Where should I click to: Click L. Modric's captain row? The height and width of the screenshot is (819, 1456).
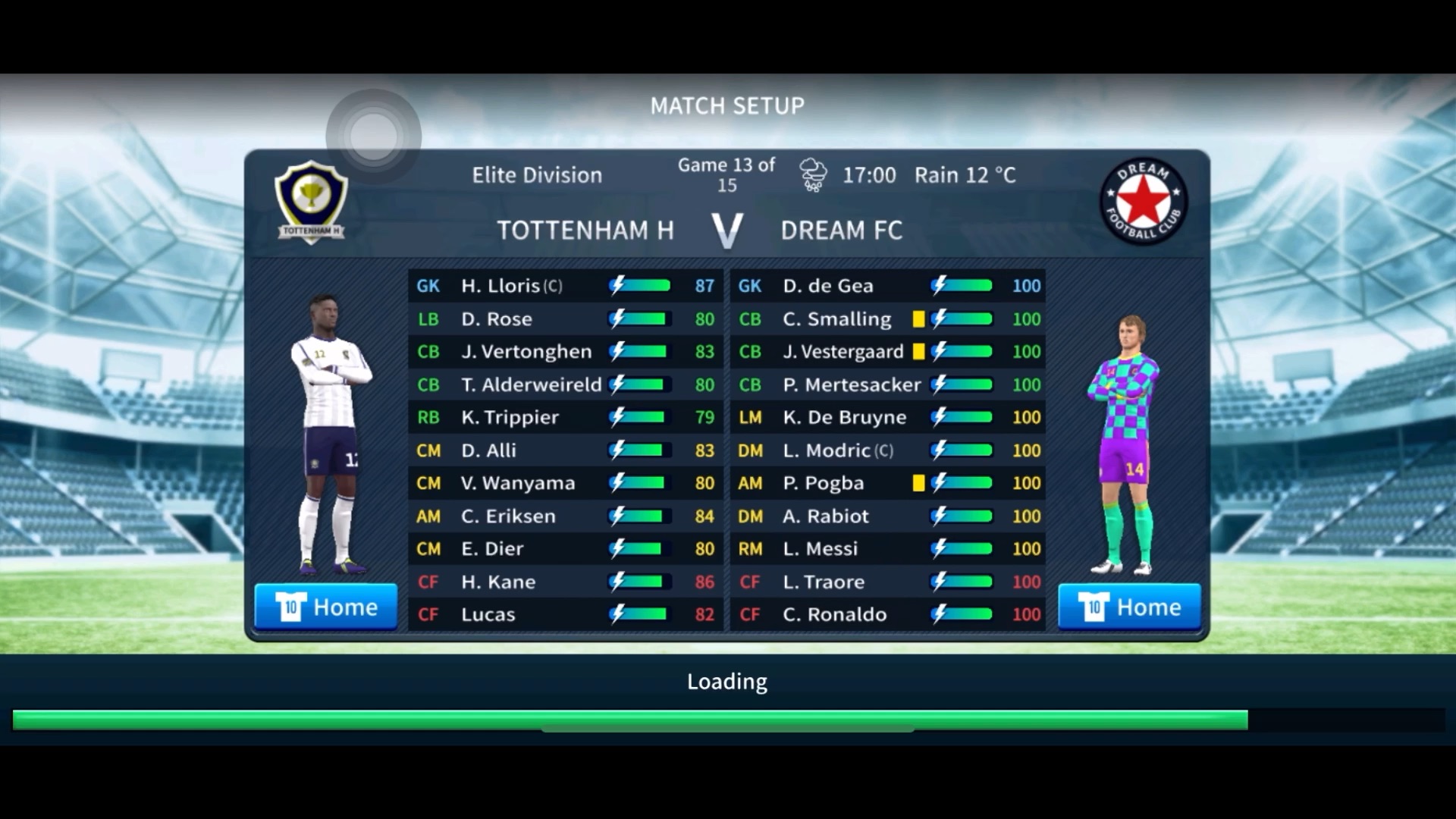pos(887,450)
